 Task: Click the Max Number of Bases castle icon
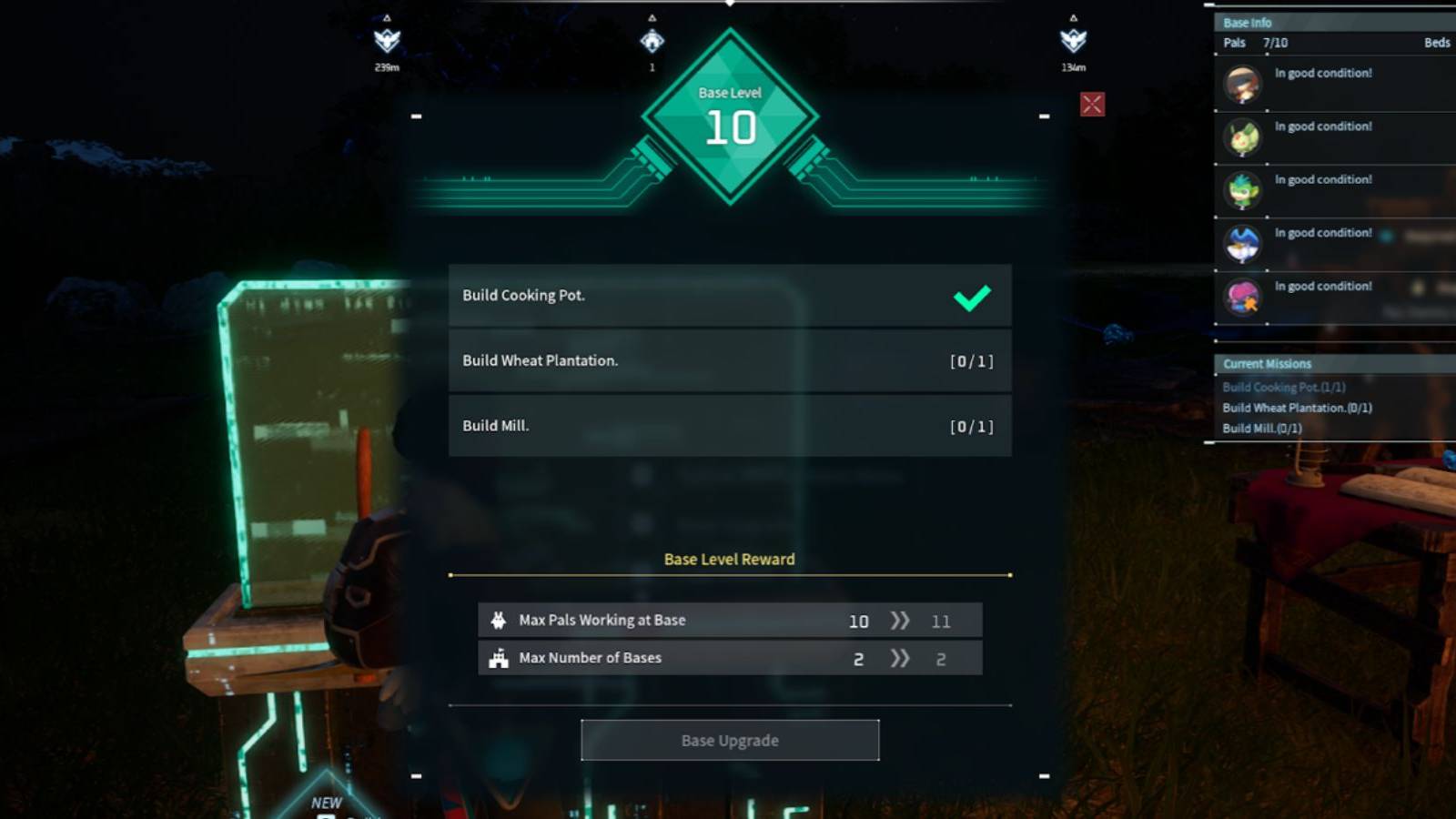(498, 657)
